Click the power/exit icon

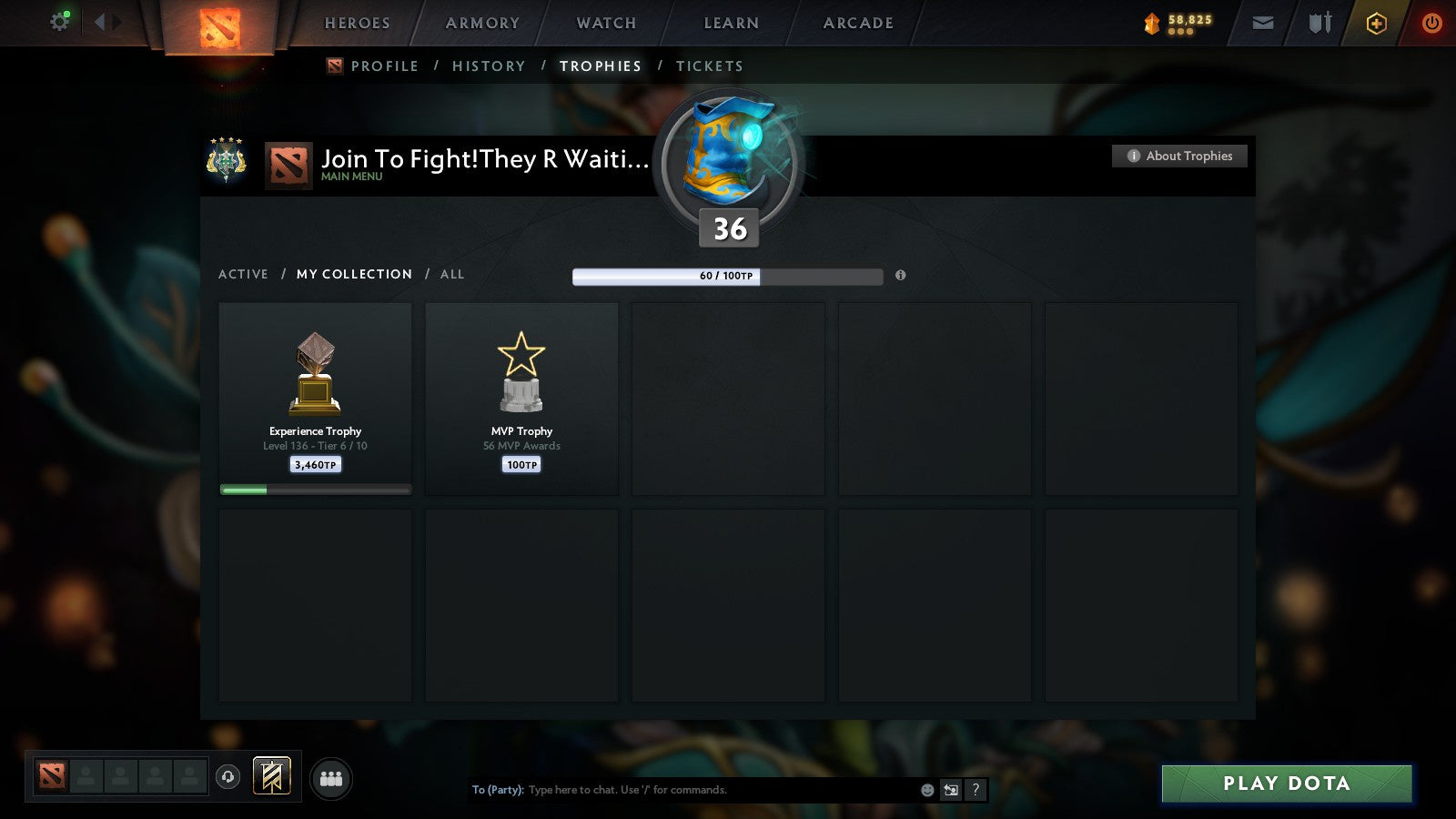[x=1432, y=23]
